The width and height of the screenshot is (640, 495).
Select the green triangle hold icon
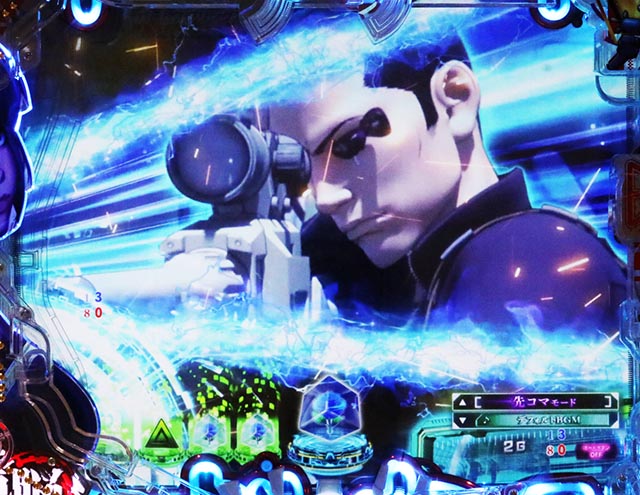(158, 433)
